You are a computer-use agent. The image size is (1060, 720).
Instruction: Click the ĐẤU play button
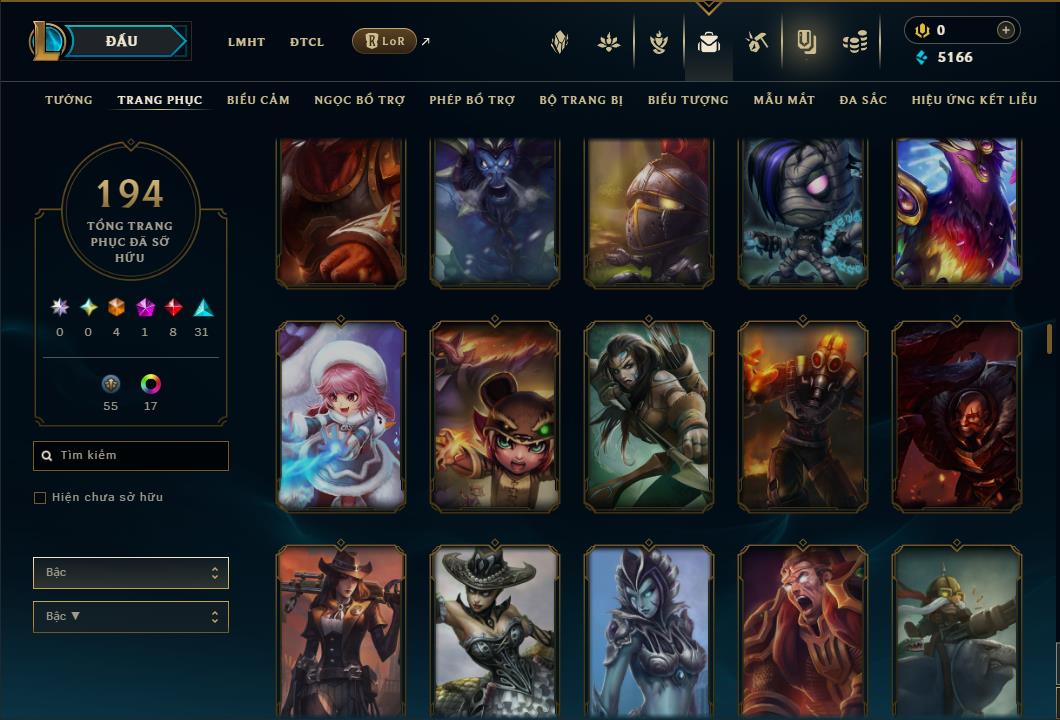click(x=122, y=41)
